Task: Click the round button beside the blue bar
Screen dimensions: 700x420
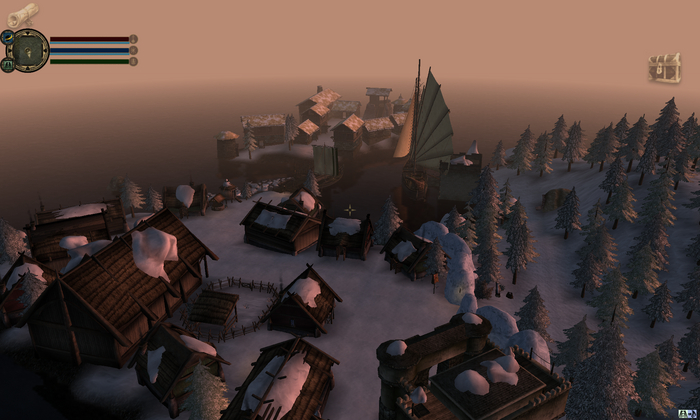Action: point(134,50)
